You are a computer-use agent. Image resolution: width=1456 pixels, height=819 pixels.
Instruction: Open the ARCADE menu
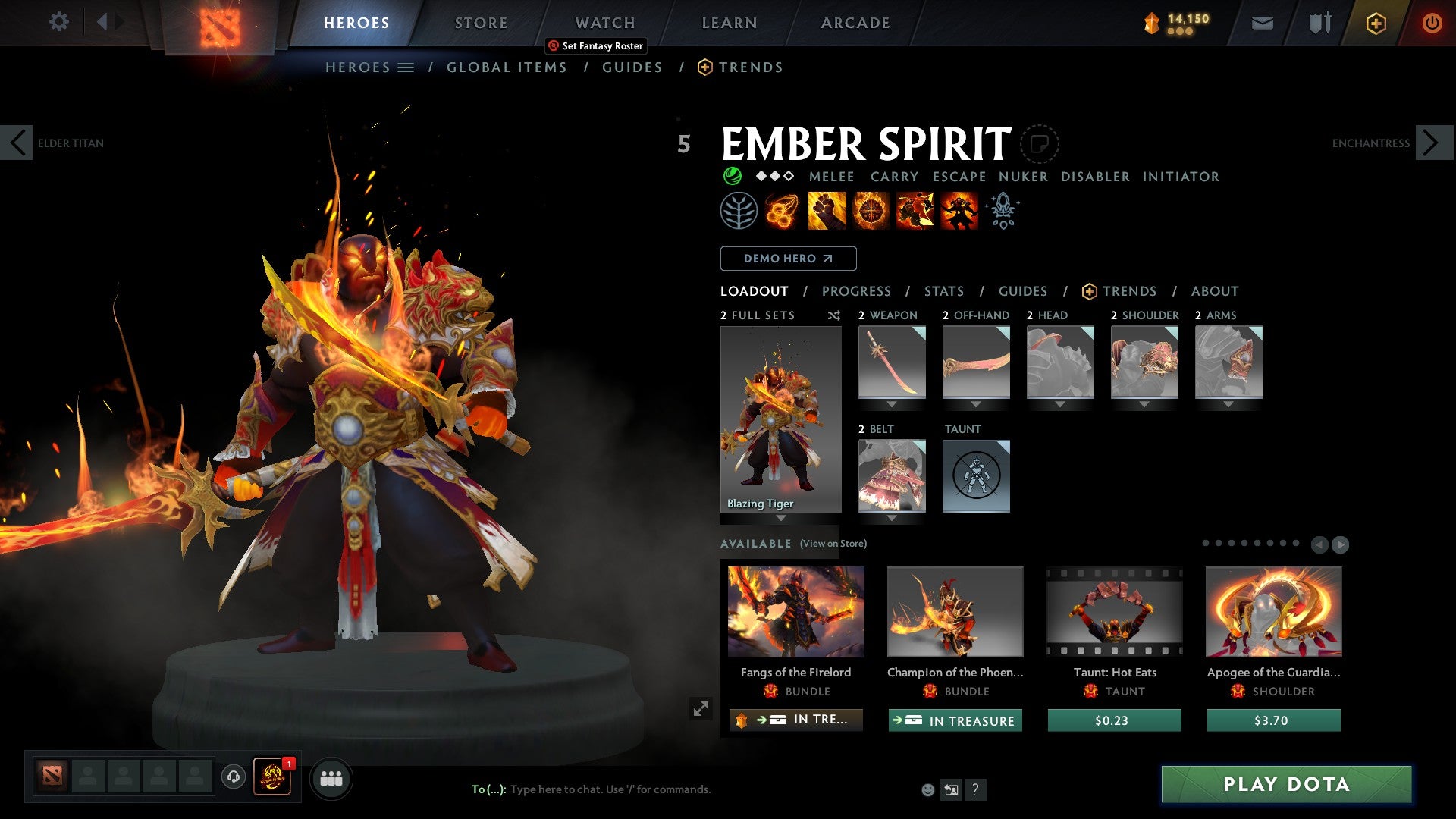pyautogui.click(x=855, y=23)
